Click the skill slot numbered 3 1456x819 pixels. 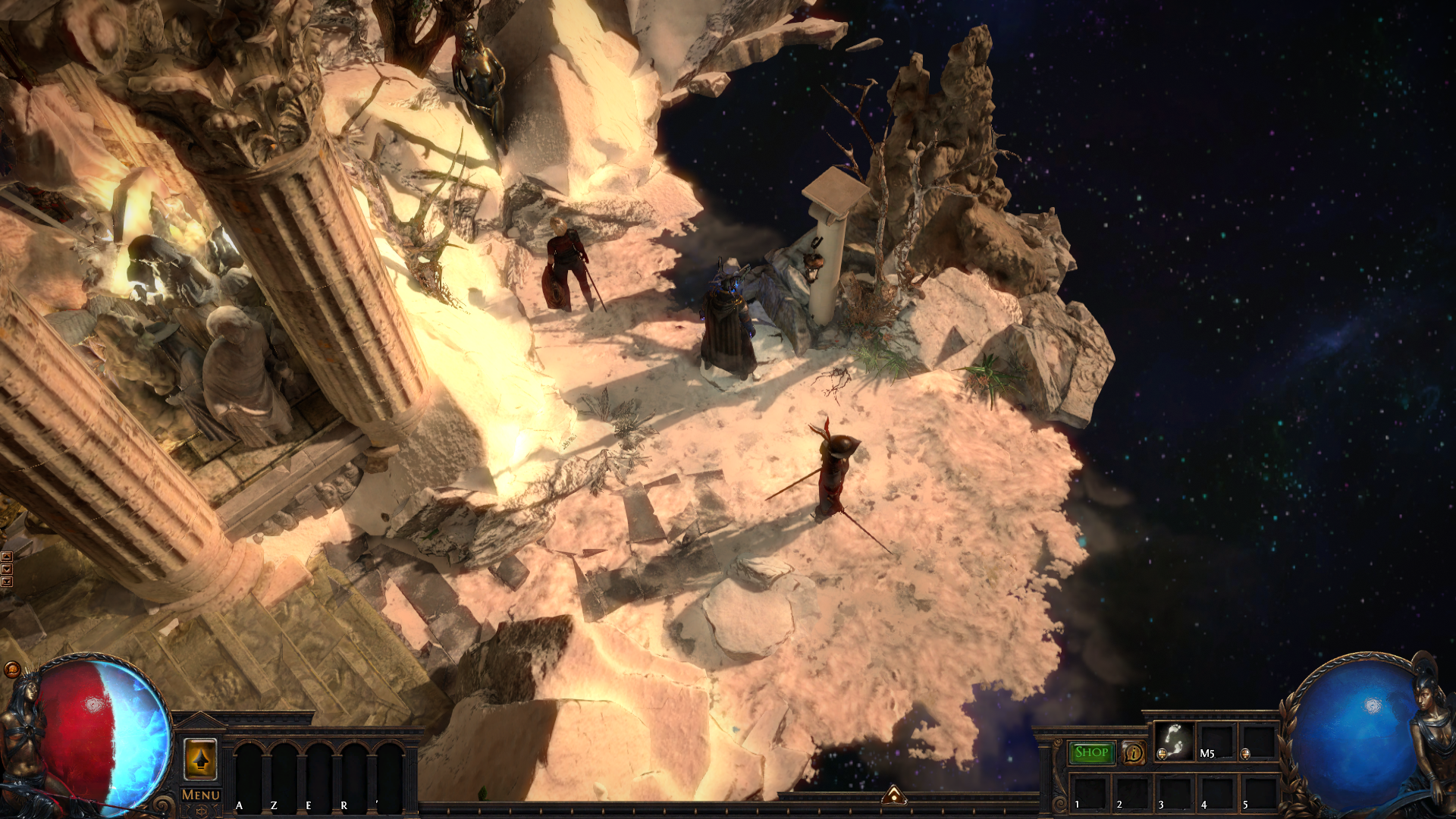1174,791
